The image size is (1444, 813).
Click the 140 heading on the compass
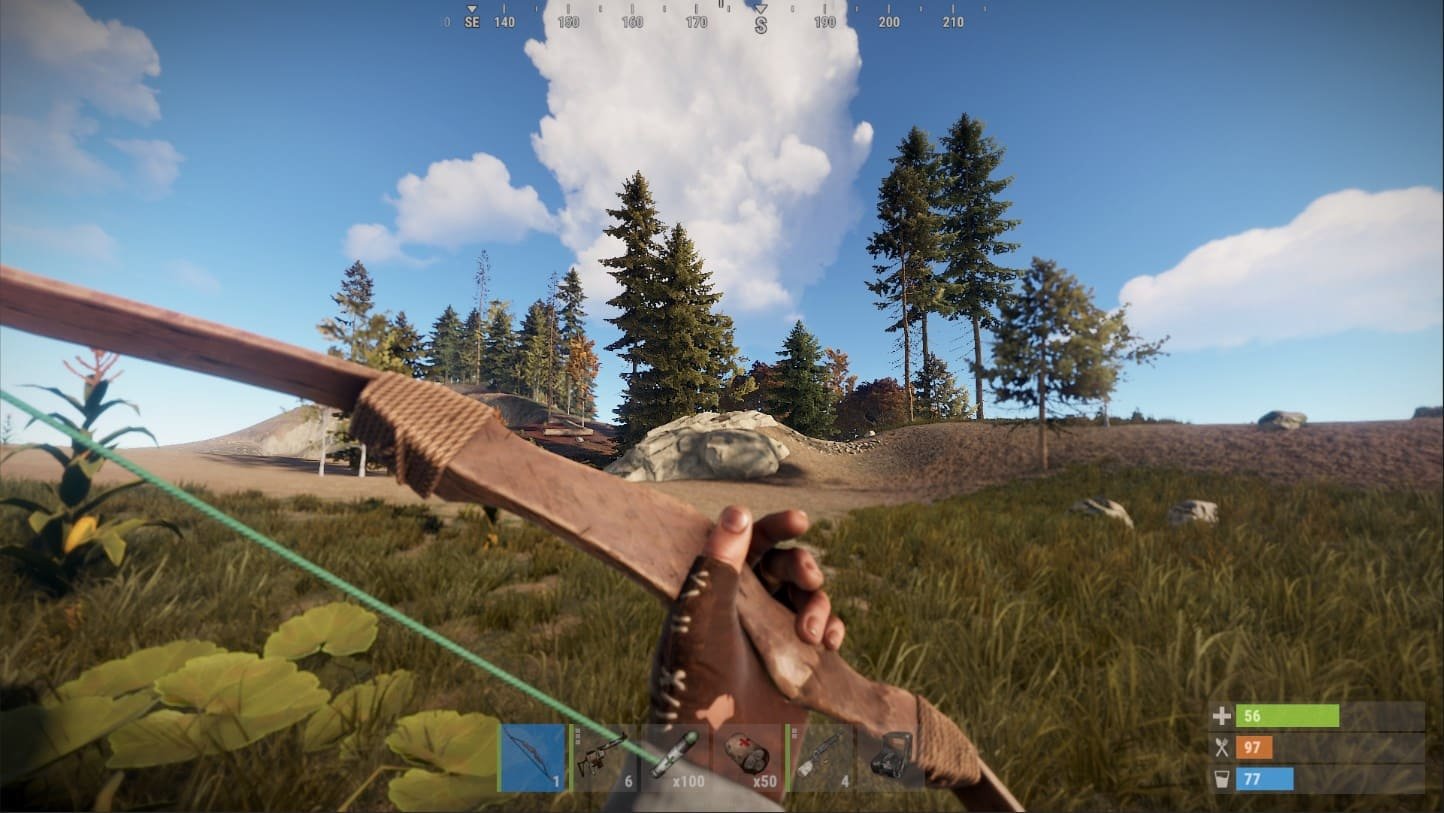coord(505,20)
